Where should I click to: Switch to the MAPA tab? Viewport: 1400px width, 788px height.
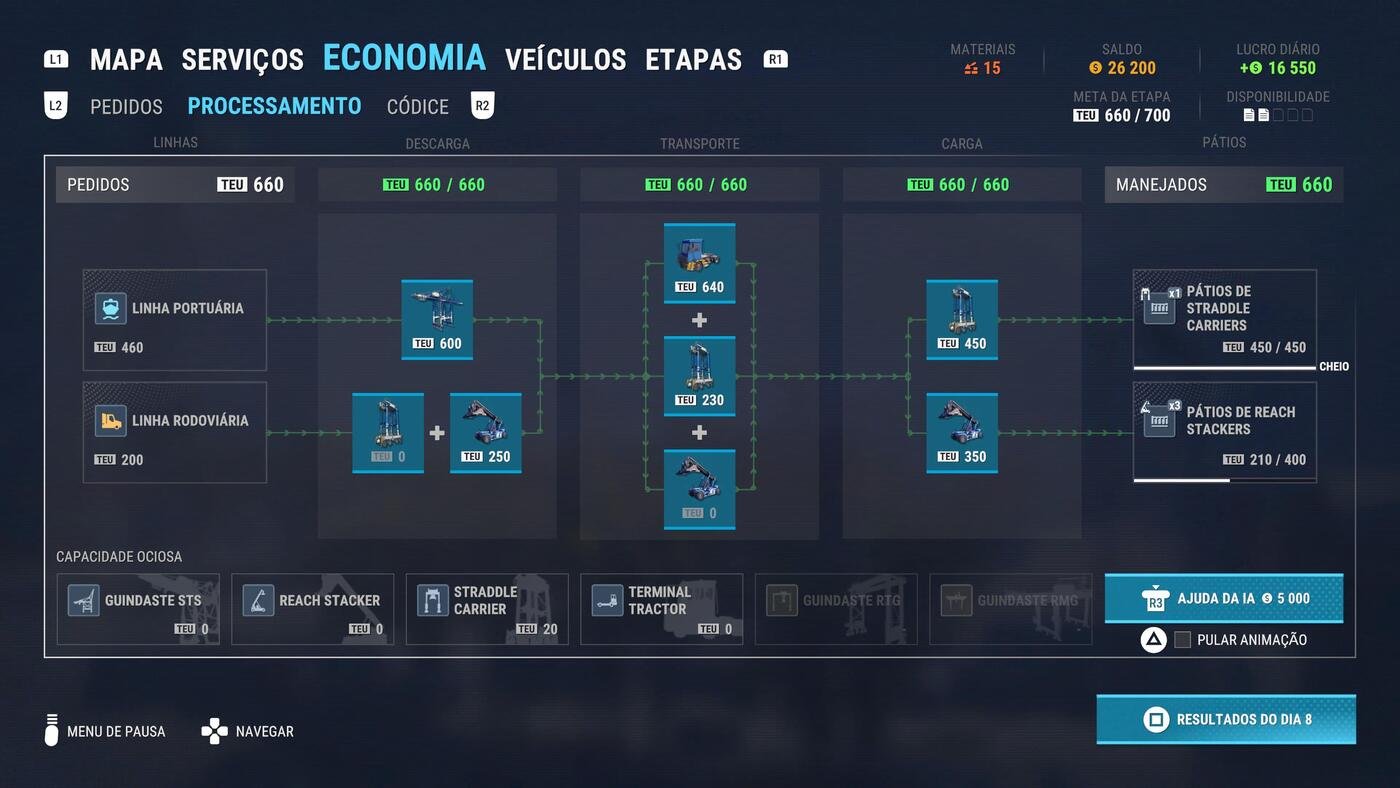click(x=126, y=60)
